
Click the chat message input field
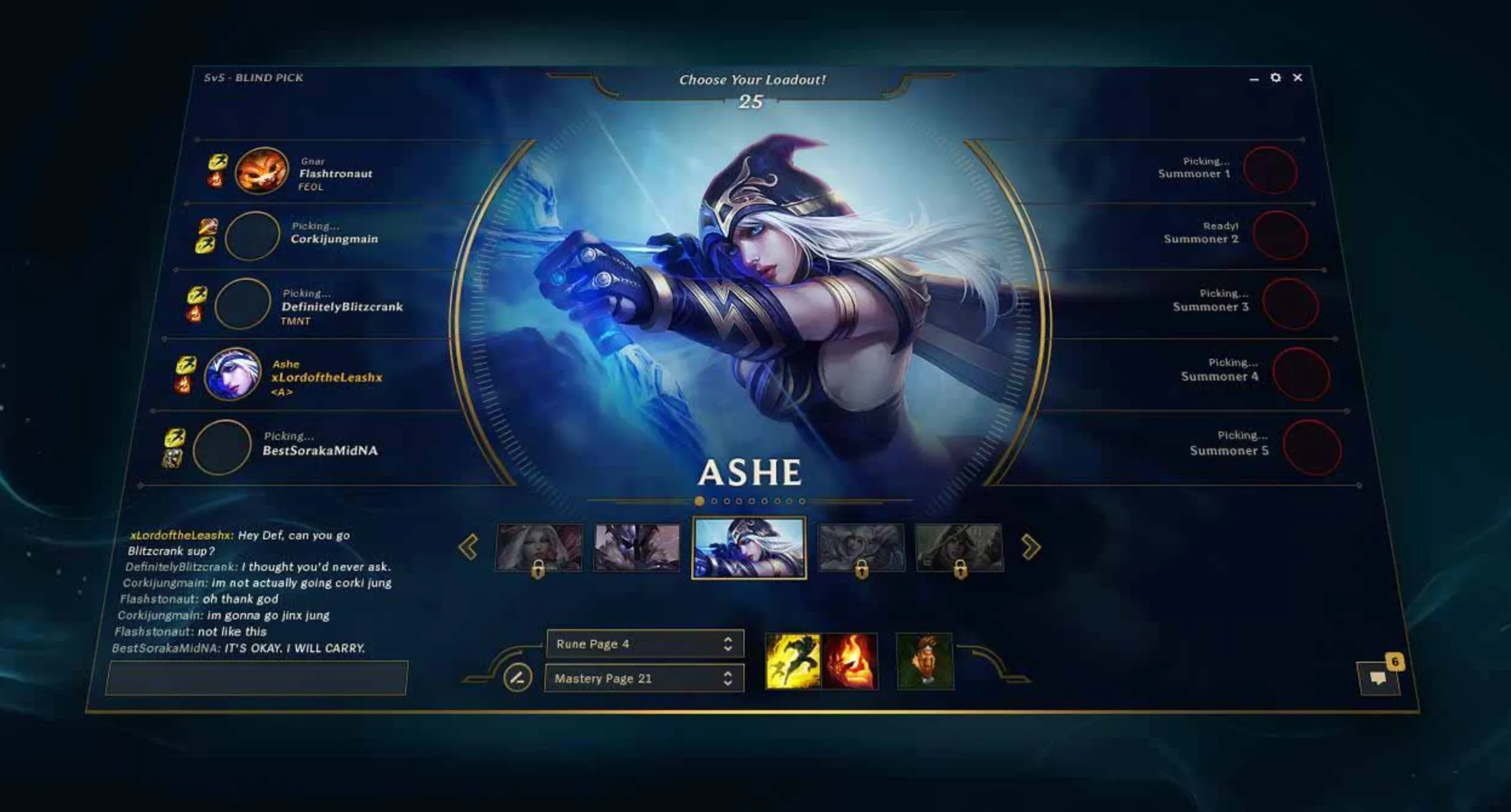pos(255,677)
